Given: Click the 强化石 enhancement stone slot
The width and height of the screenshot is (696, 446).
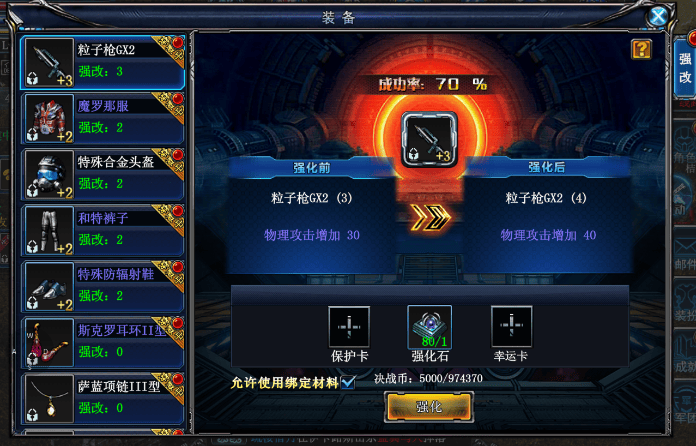Looking at the screenshot, I should point(430,326).
